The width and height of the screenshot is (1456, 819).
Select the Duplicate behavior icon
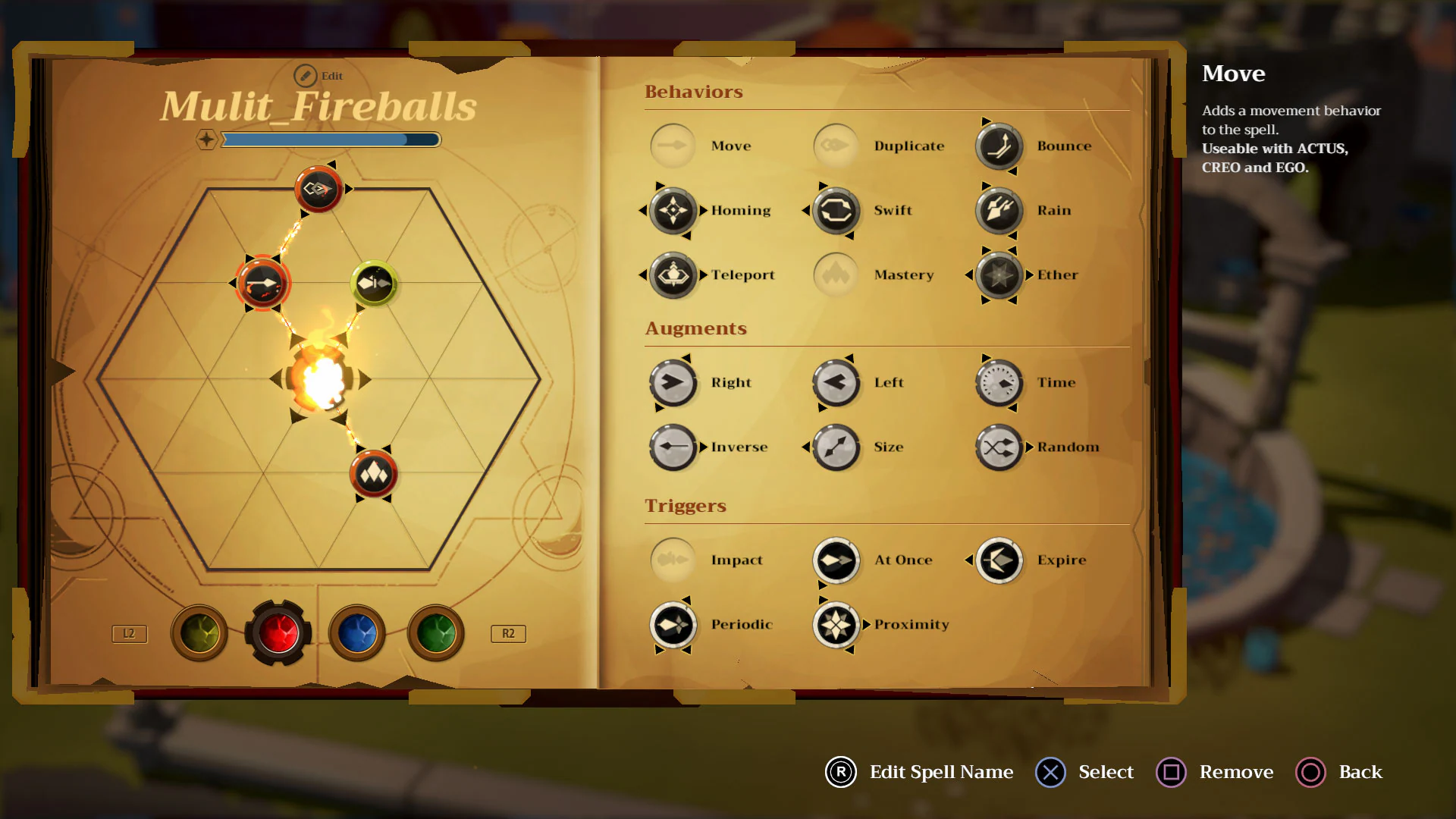(x=835, y=146)
